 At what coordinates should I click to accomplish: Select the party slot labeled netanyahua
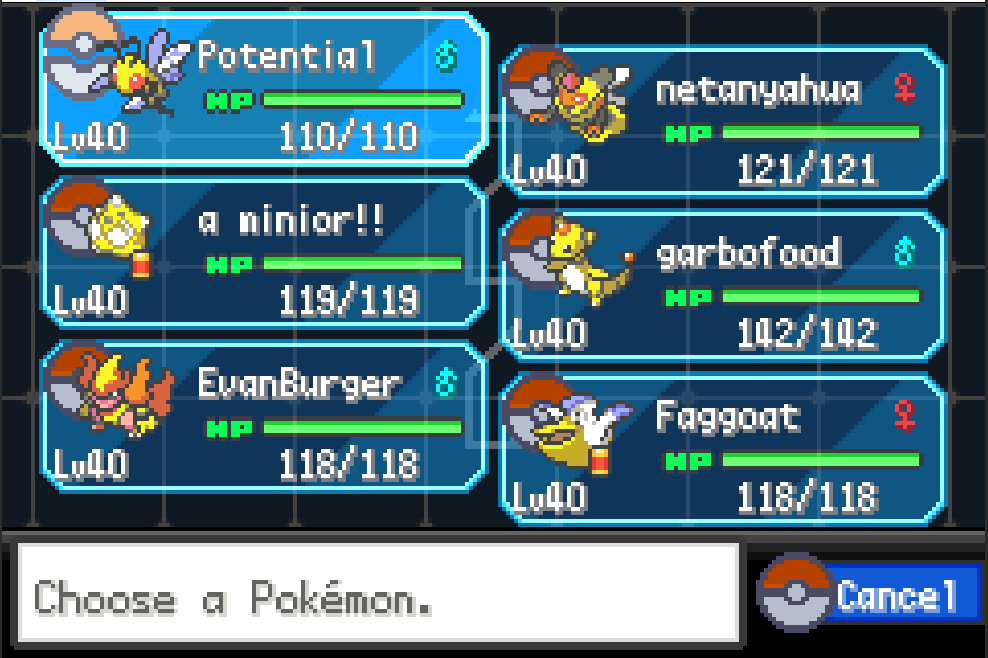[x=722, y=120]
